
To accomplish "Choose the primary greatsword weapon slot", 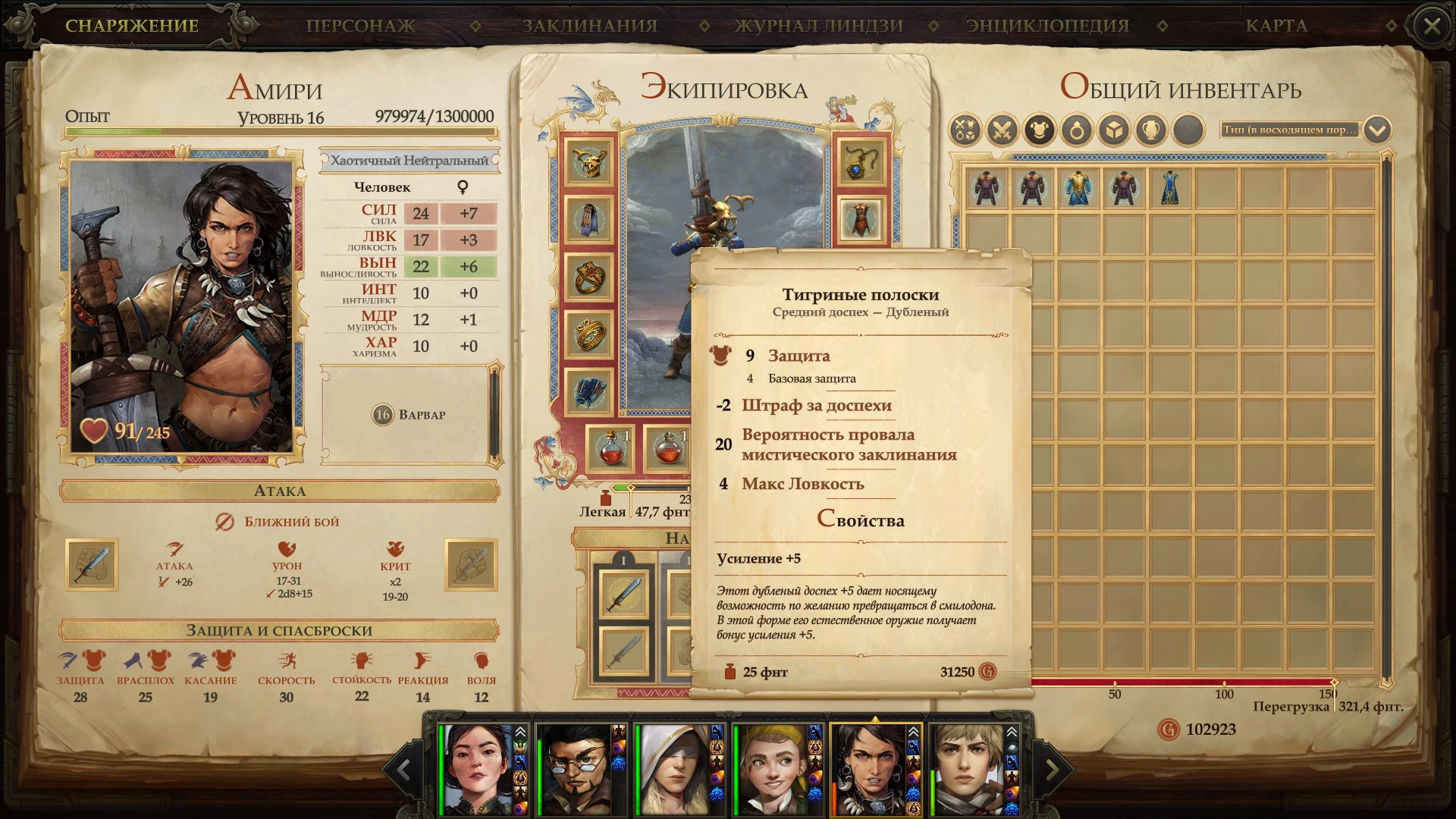I will coord(624,593).
